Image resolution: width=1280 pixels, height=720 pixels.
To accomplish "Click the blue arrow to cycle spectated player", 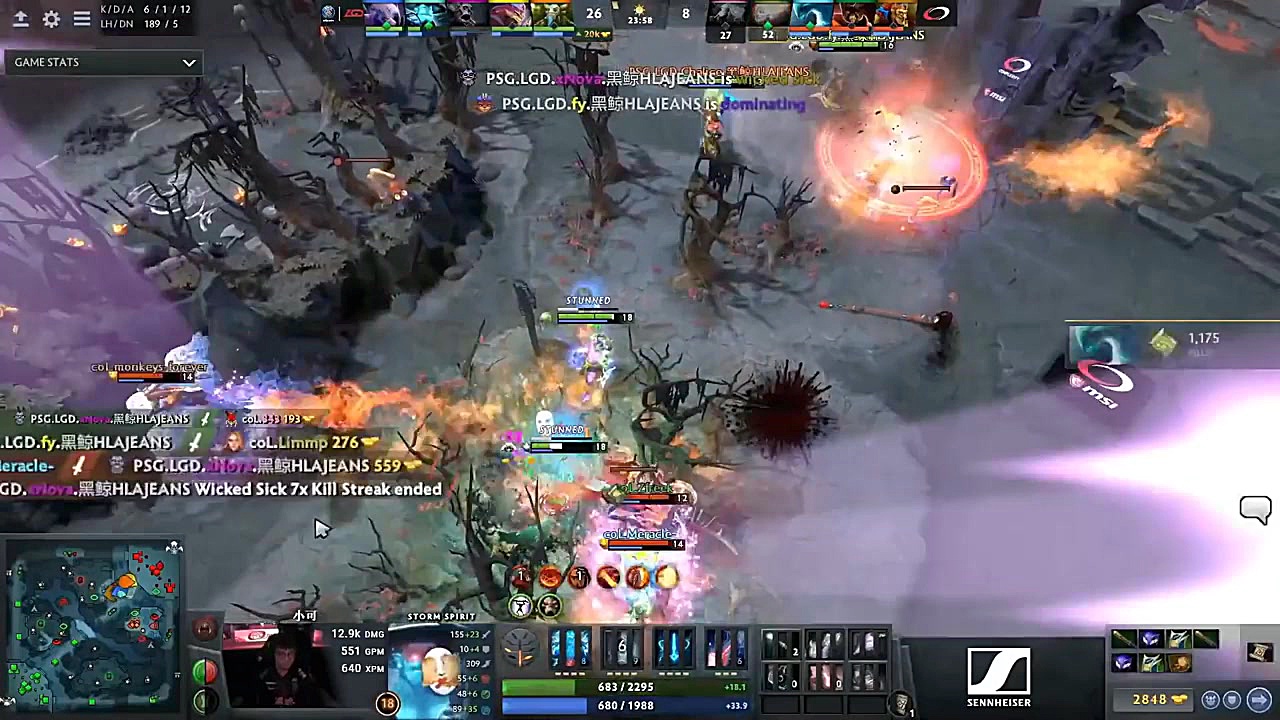I will 1258,699.
